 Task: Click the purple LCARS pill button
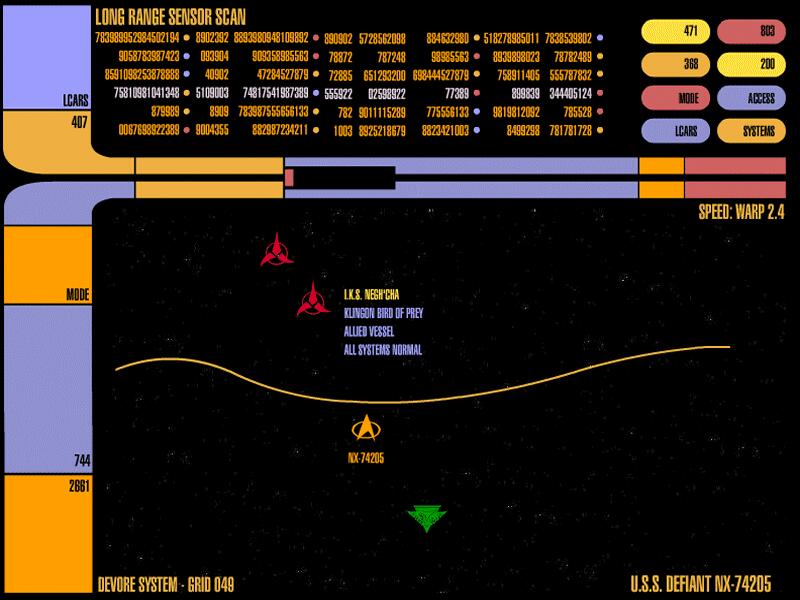pos(675,131)
